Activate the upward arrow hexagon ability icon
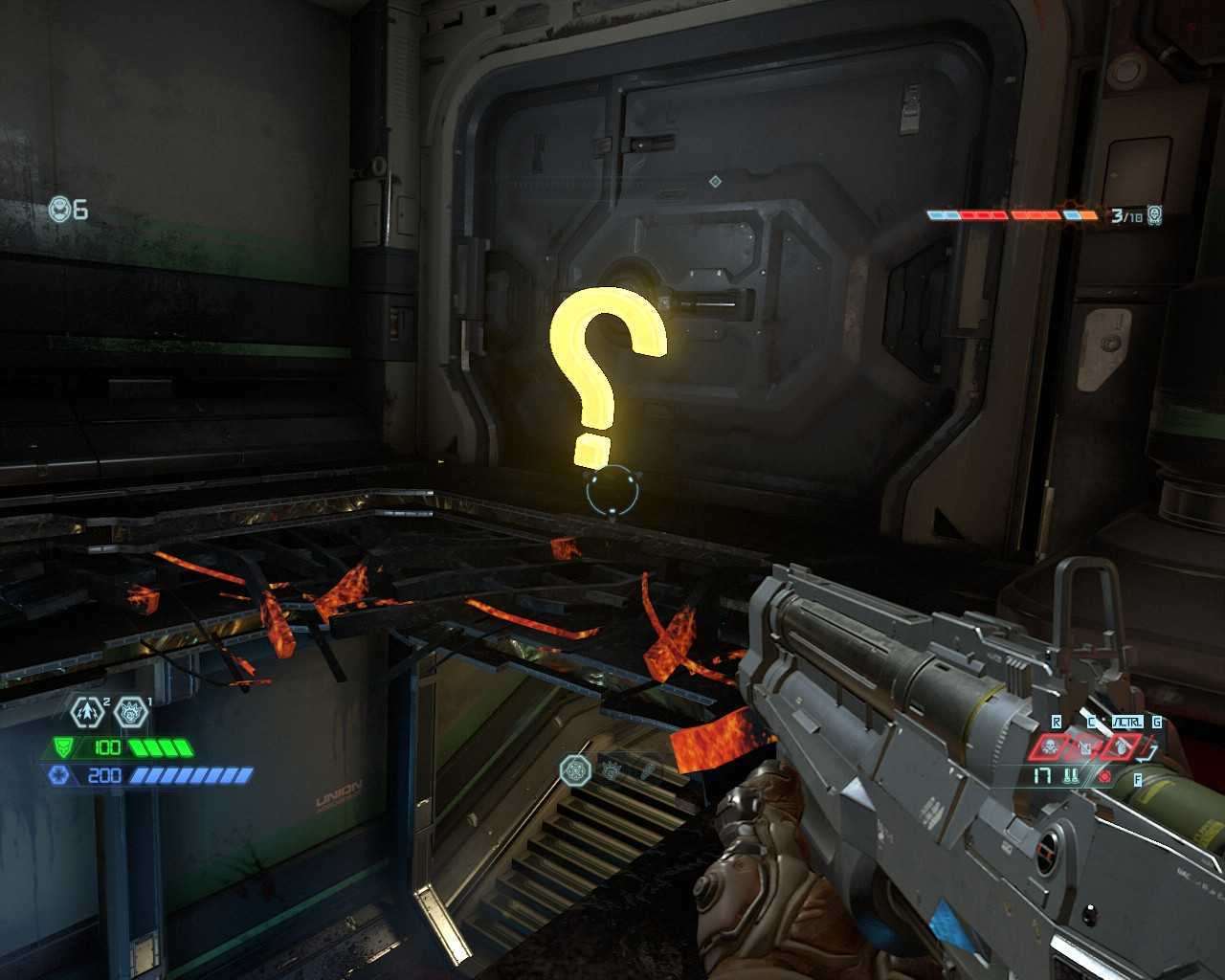1225x980 pixels. (87, 712)
